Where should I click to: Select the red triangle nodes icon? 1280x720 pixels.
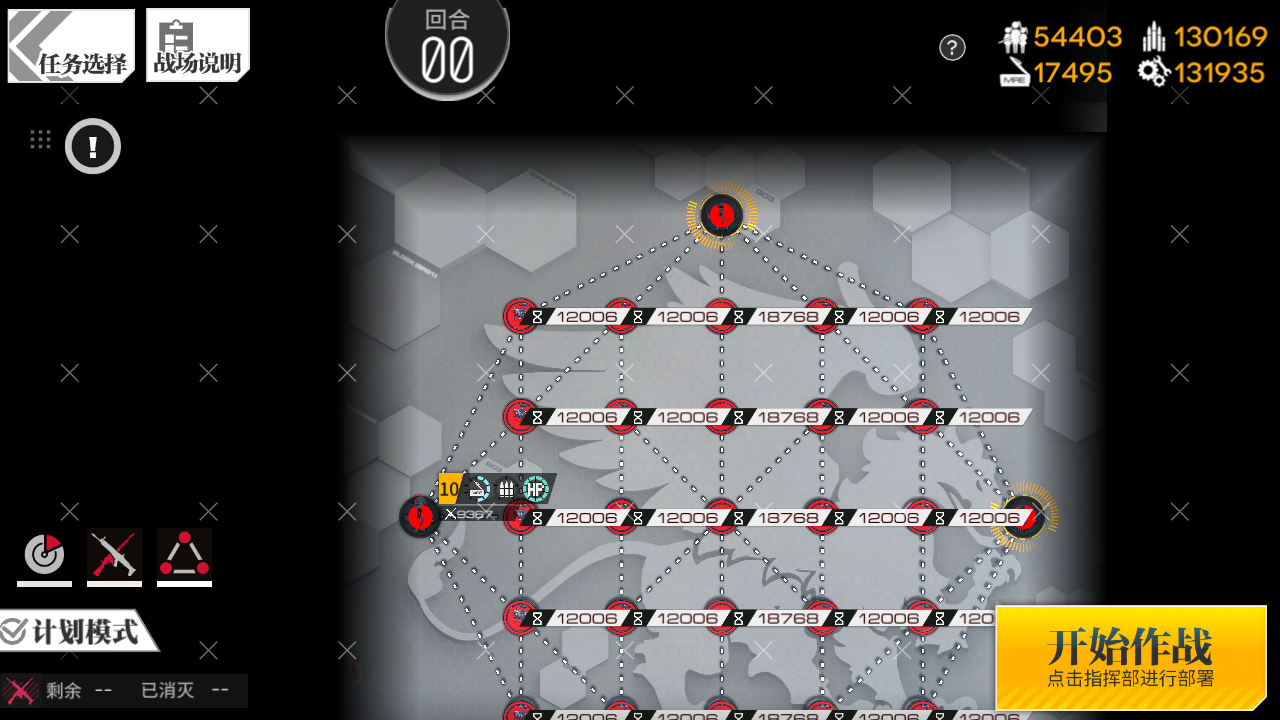tap(184, 555)
